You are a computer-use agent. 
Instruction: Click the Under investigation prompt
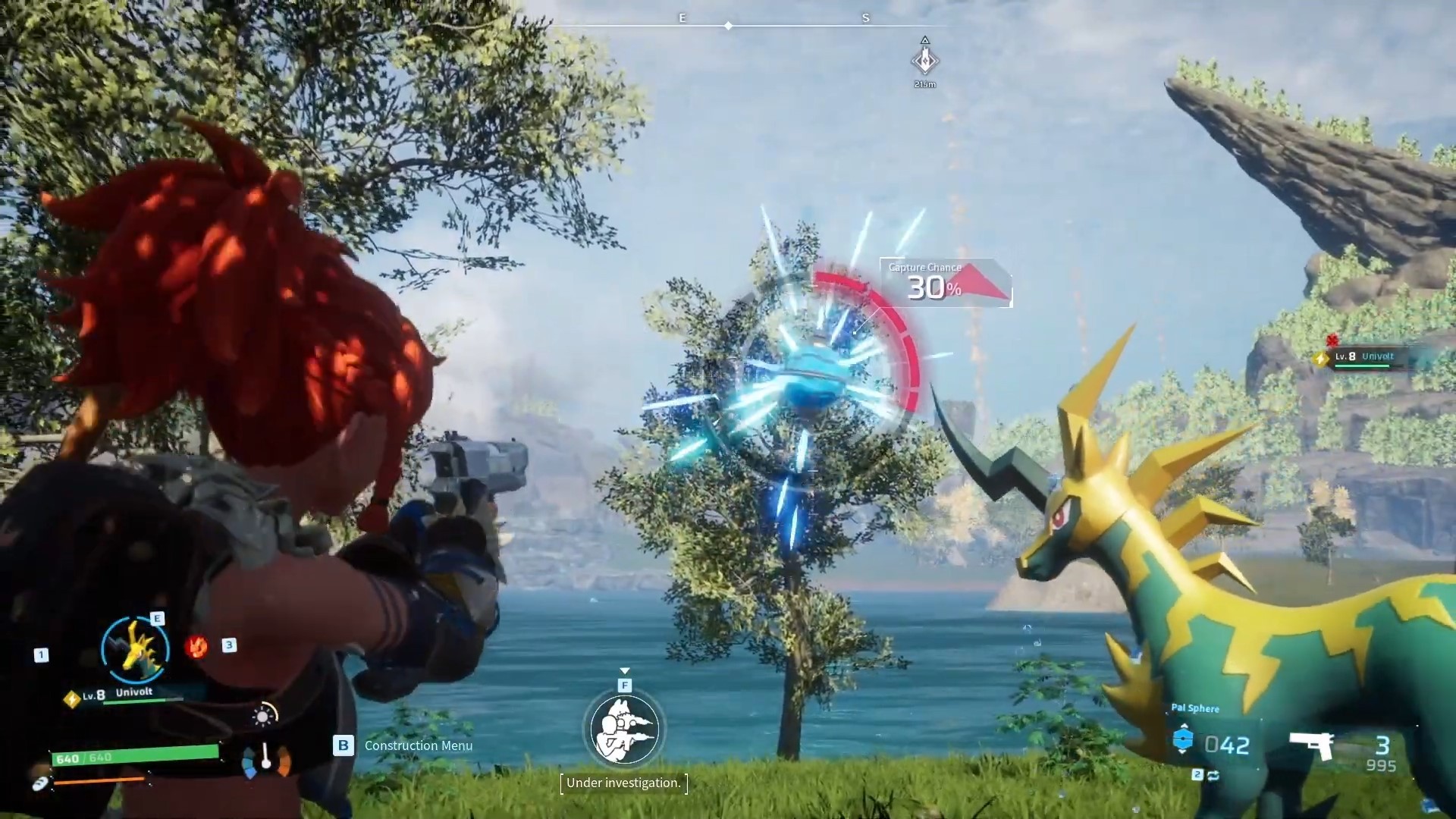point(623,783)
